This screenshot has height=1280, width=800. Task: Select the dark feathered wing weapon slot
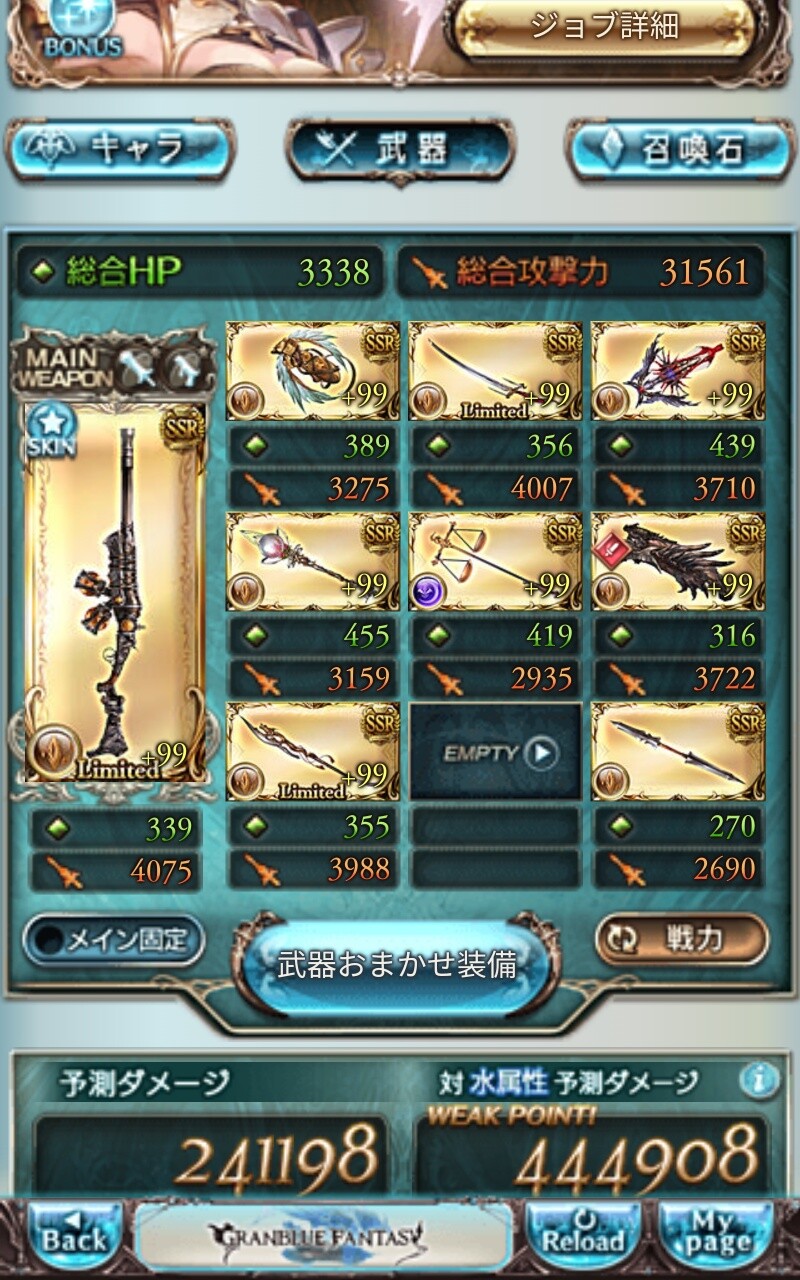point(678,561)
